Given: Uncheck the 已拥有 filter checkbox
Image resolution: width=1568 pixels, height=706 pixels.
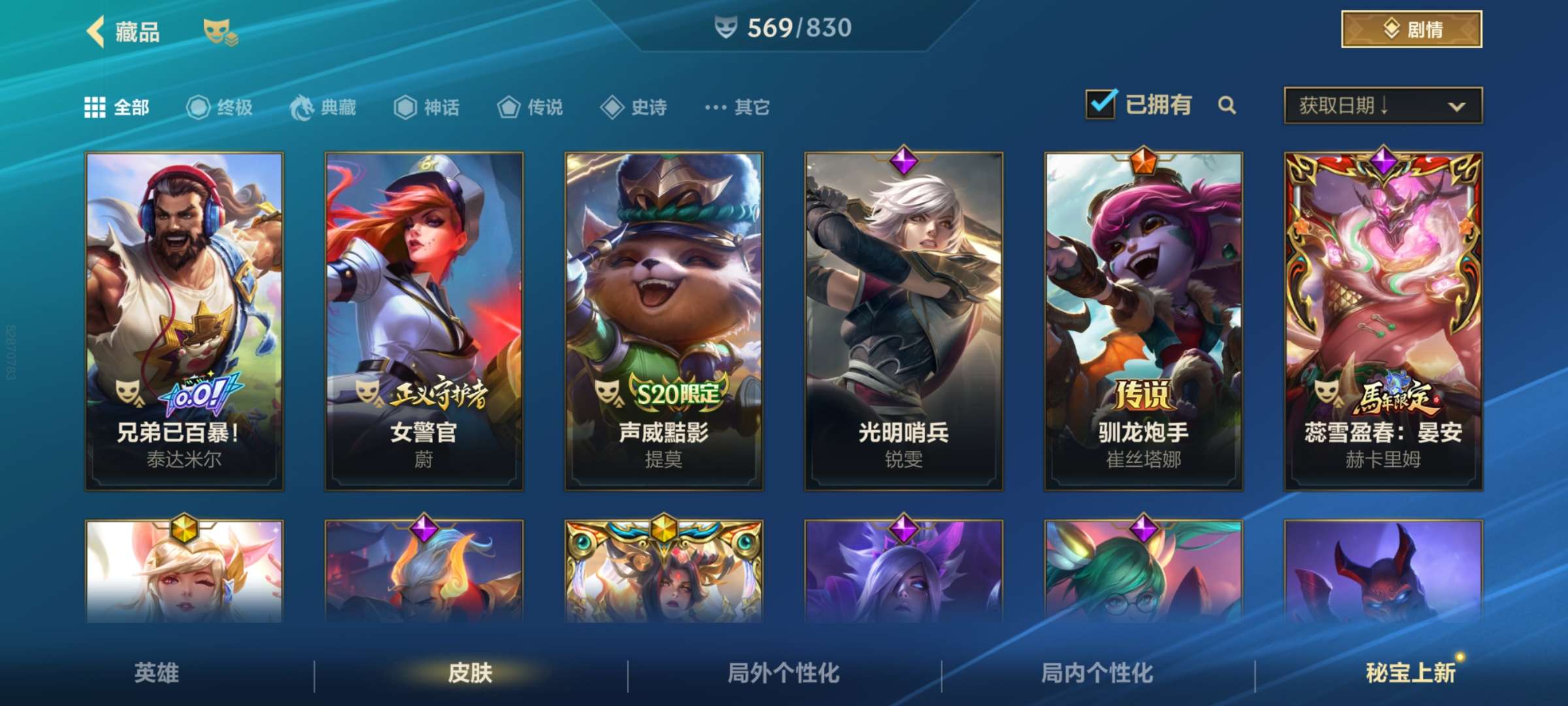Looking at the screenshot, I should 1102,104.
